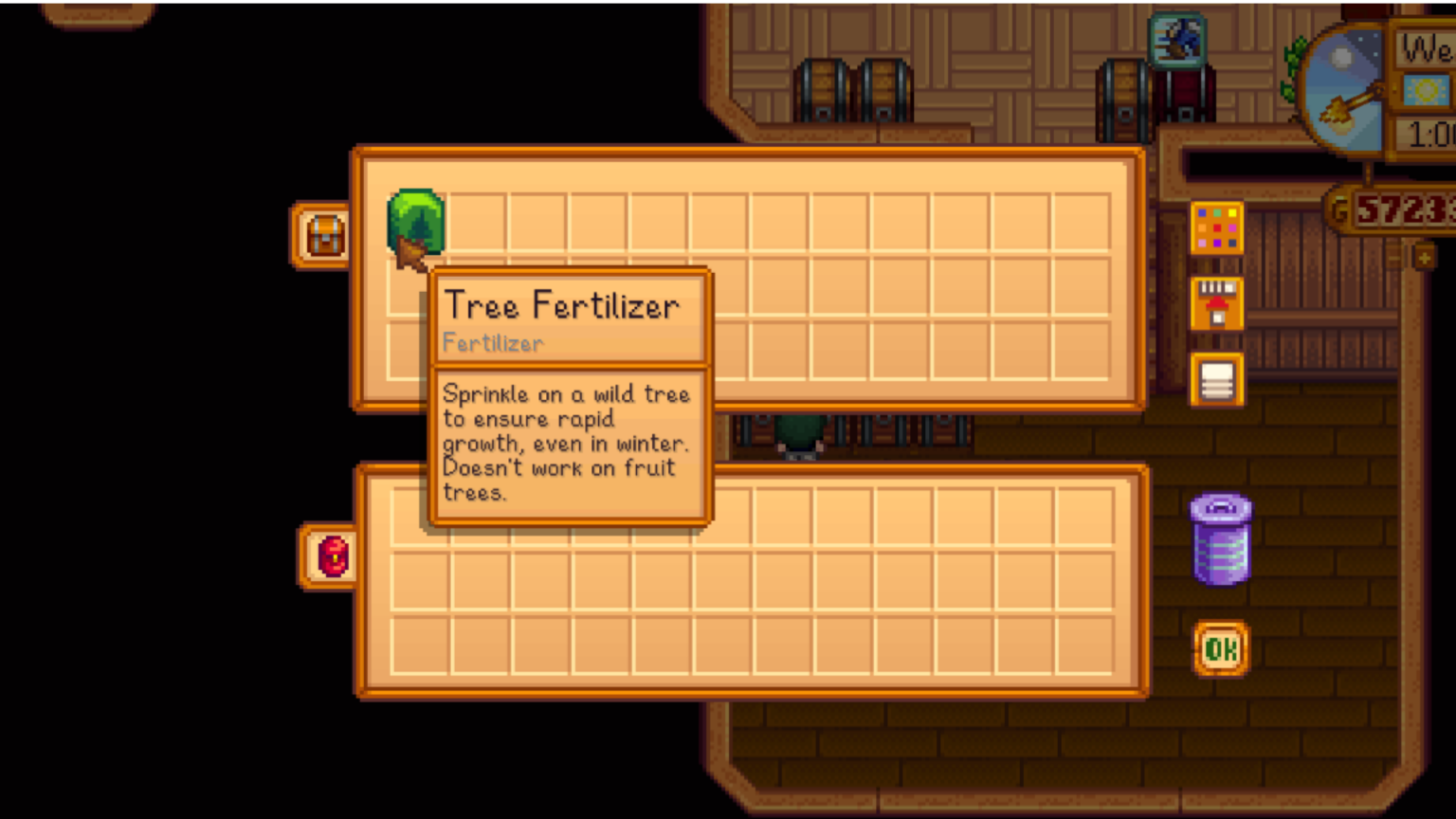Expand the HUD with the plus button
1456x819 pixels.
1425,256
